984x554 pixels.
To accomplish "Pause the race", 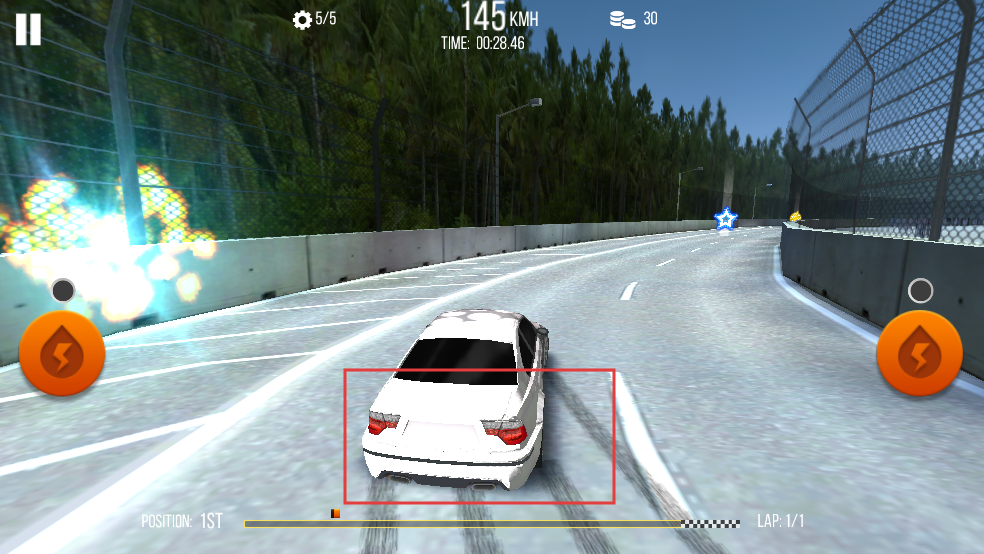I will click(28, 29).
